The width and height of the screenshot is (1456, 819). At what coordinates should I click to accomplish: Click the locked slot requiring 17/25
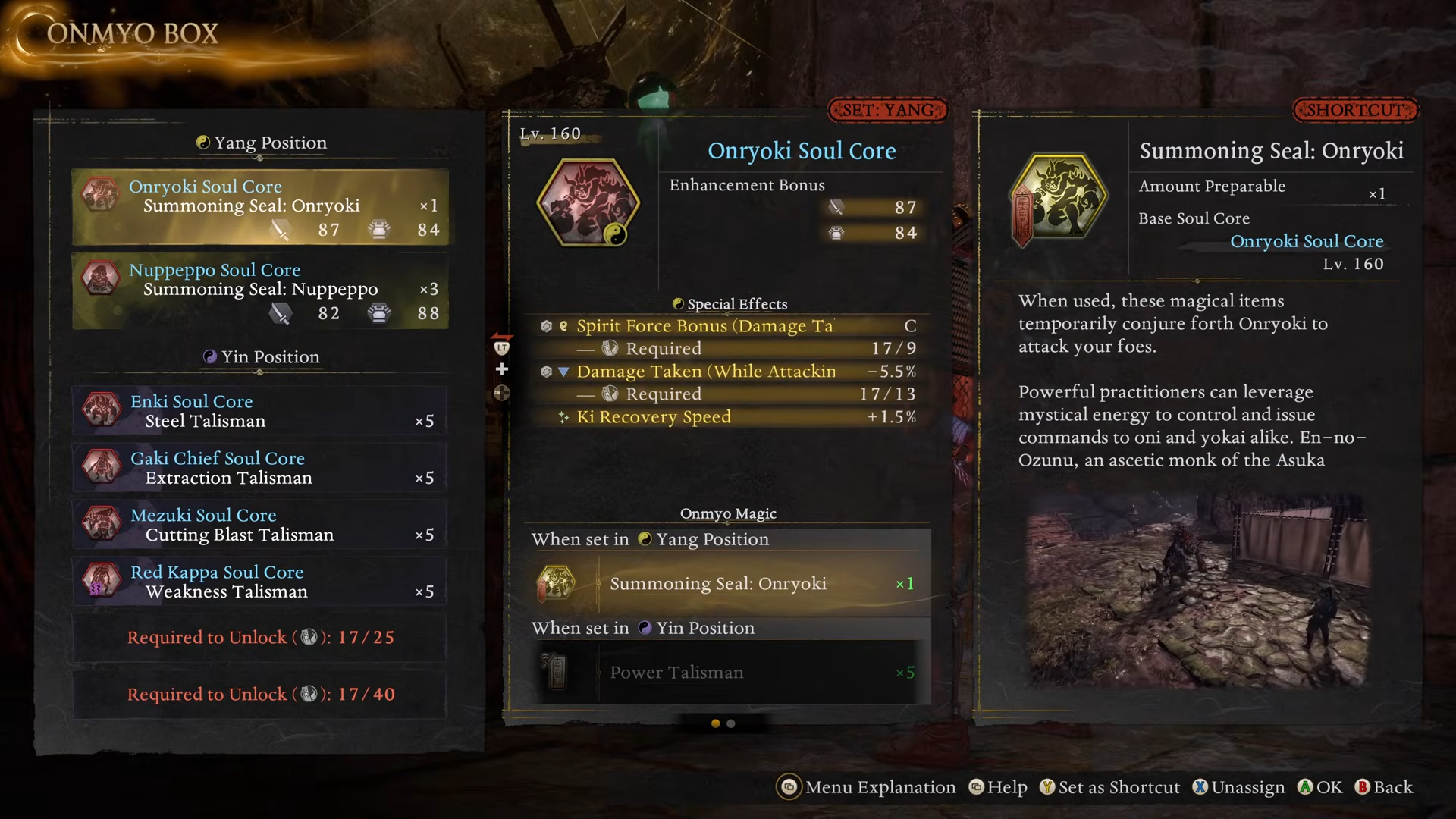coord(260,638)
